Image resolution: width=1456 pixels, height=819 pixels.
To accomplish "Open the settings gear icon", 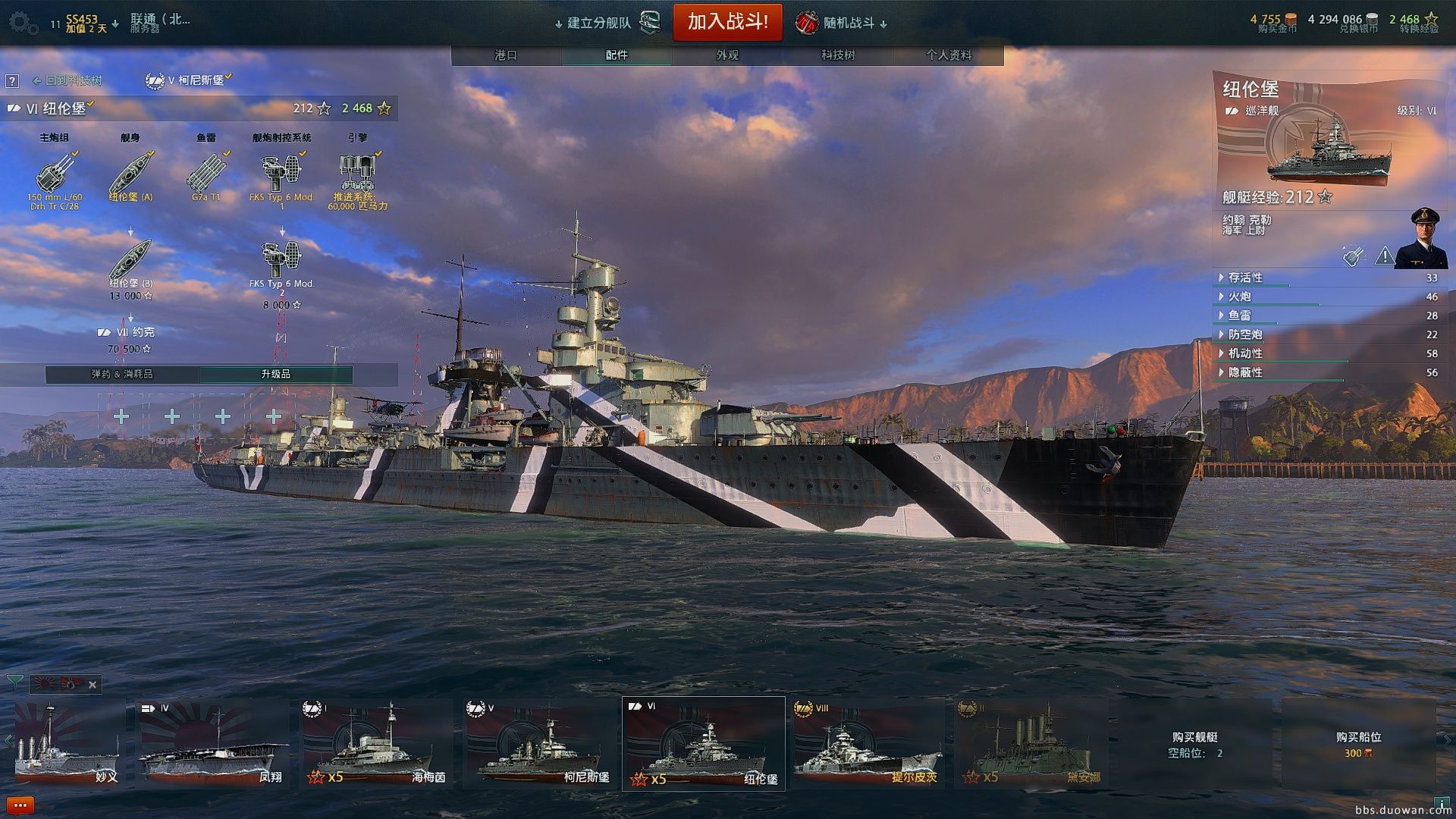I will point(23,24).
